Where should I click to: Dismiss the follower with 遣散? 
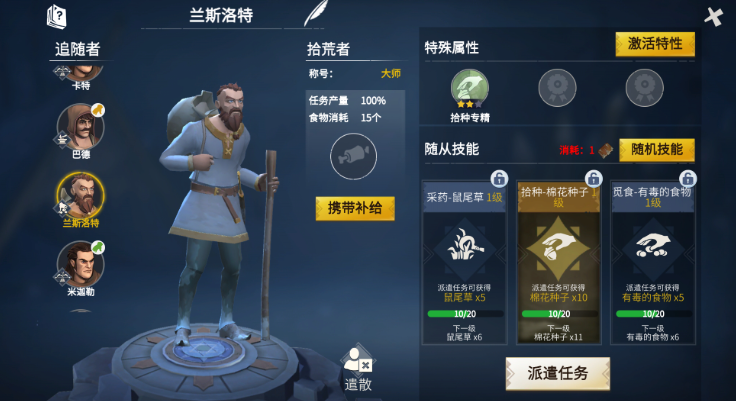pos(357,367)
